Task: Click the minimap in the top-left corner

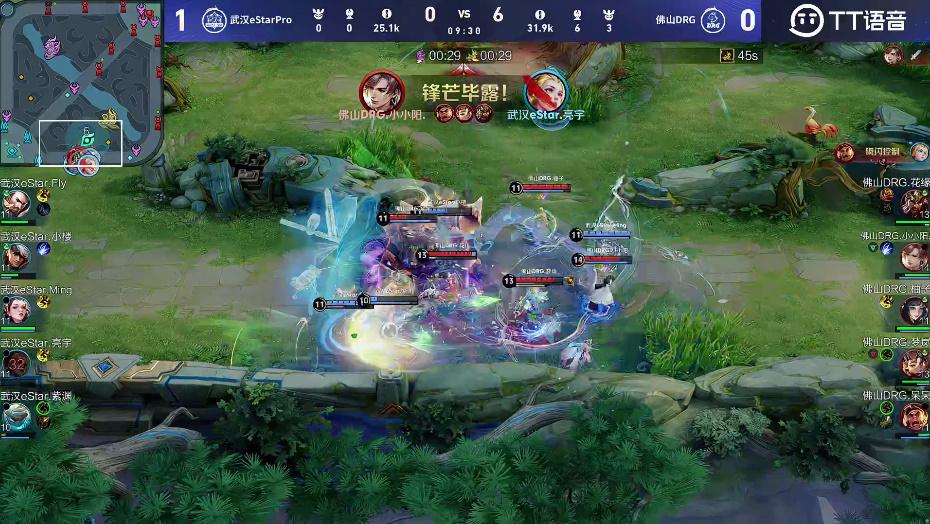Action: (x=81, y=84)
